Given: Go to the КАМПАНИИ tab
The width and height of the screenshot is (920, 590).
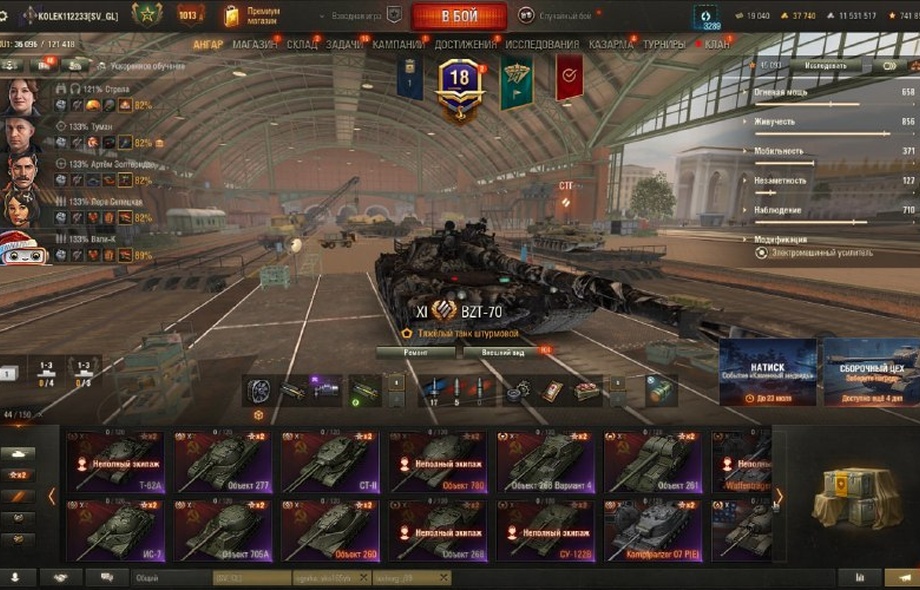Looking at the screenshot, I should pyautogui.click(x=398, y=44).
